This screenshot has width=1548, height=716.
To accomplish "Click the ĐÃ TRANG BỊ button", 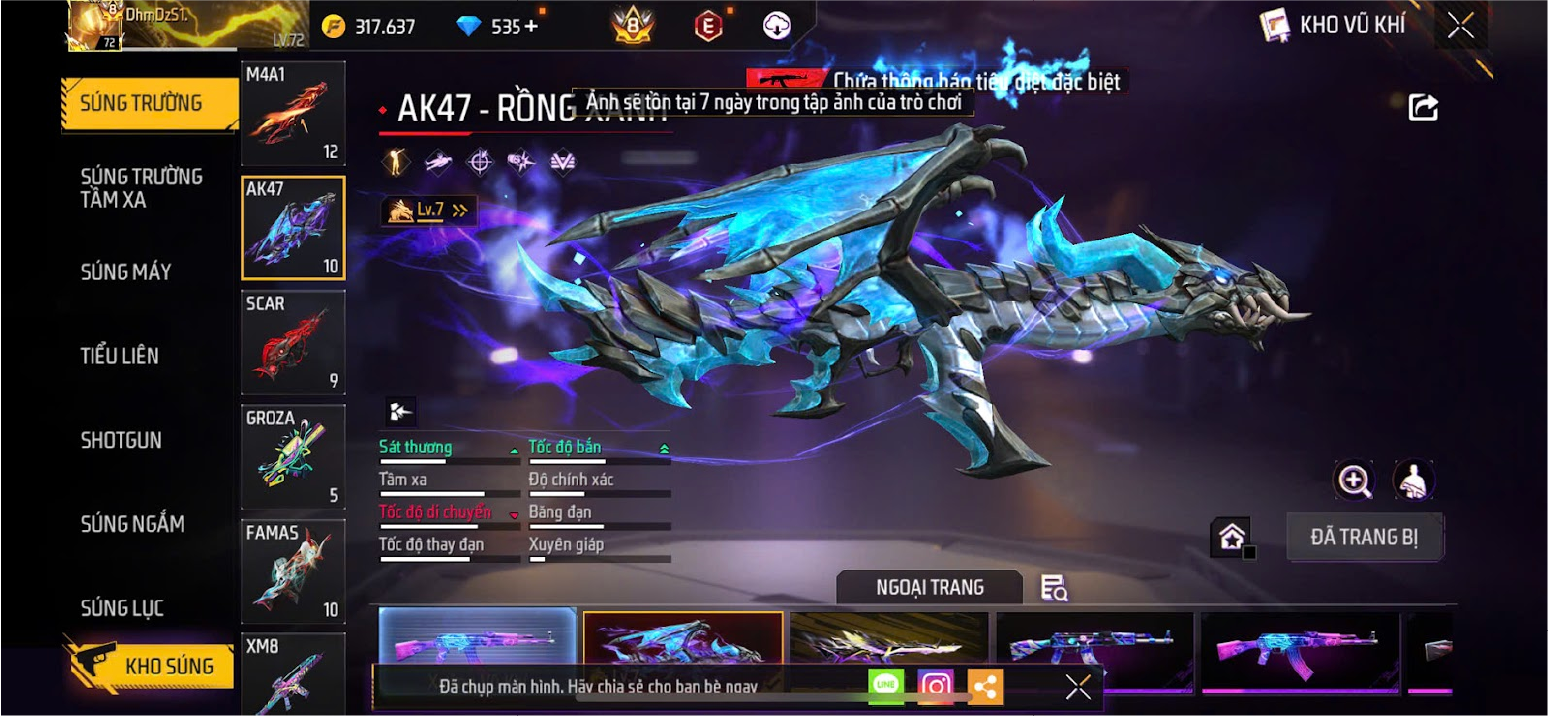I will pyautogui.click(x=1364, y=537).
